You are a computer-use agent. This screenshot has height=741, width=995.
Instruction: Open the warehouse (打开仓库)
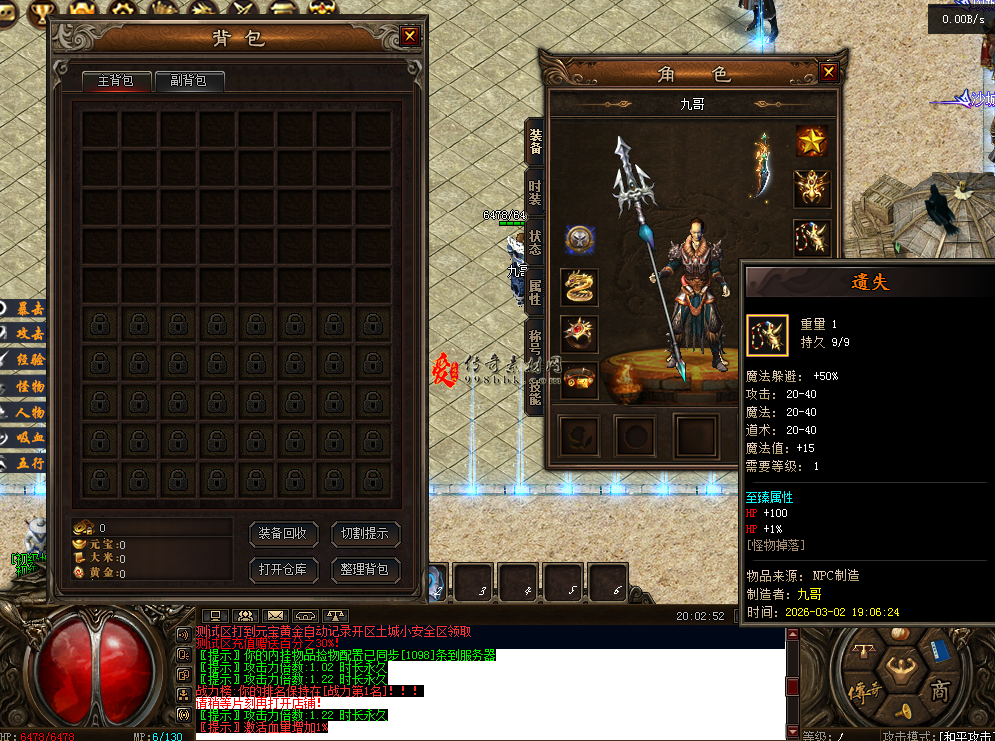[282, 570]
